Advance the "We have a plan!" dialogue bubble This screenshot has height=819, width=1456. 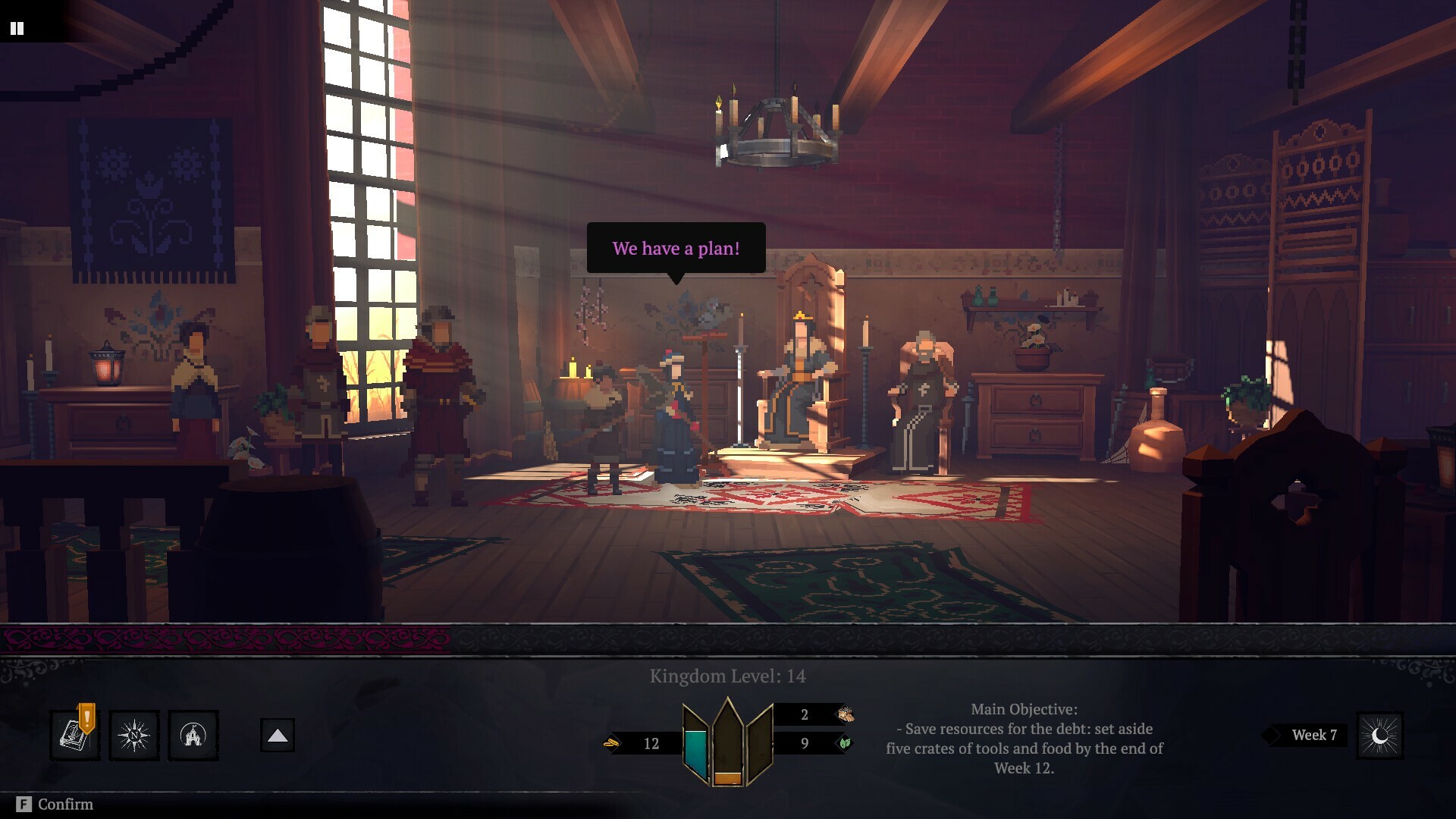[676, 248]
